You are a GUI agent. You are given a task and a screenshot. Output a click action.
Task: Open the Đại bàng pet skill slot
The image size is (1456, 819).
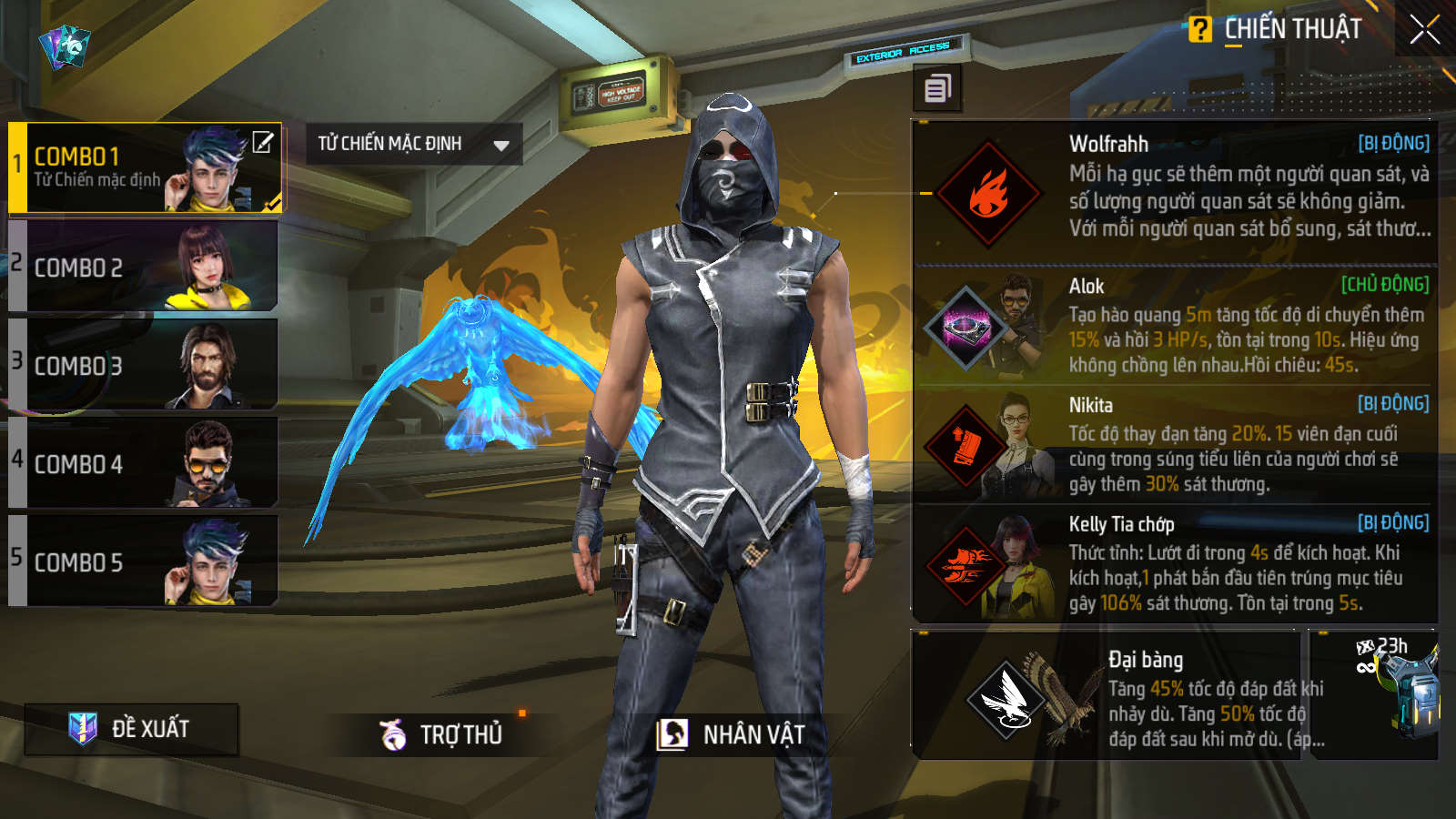(1106, 695)
